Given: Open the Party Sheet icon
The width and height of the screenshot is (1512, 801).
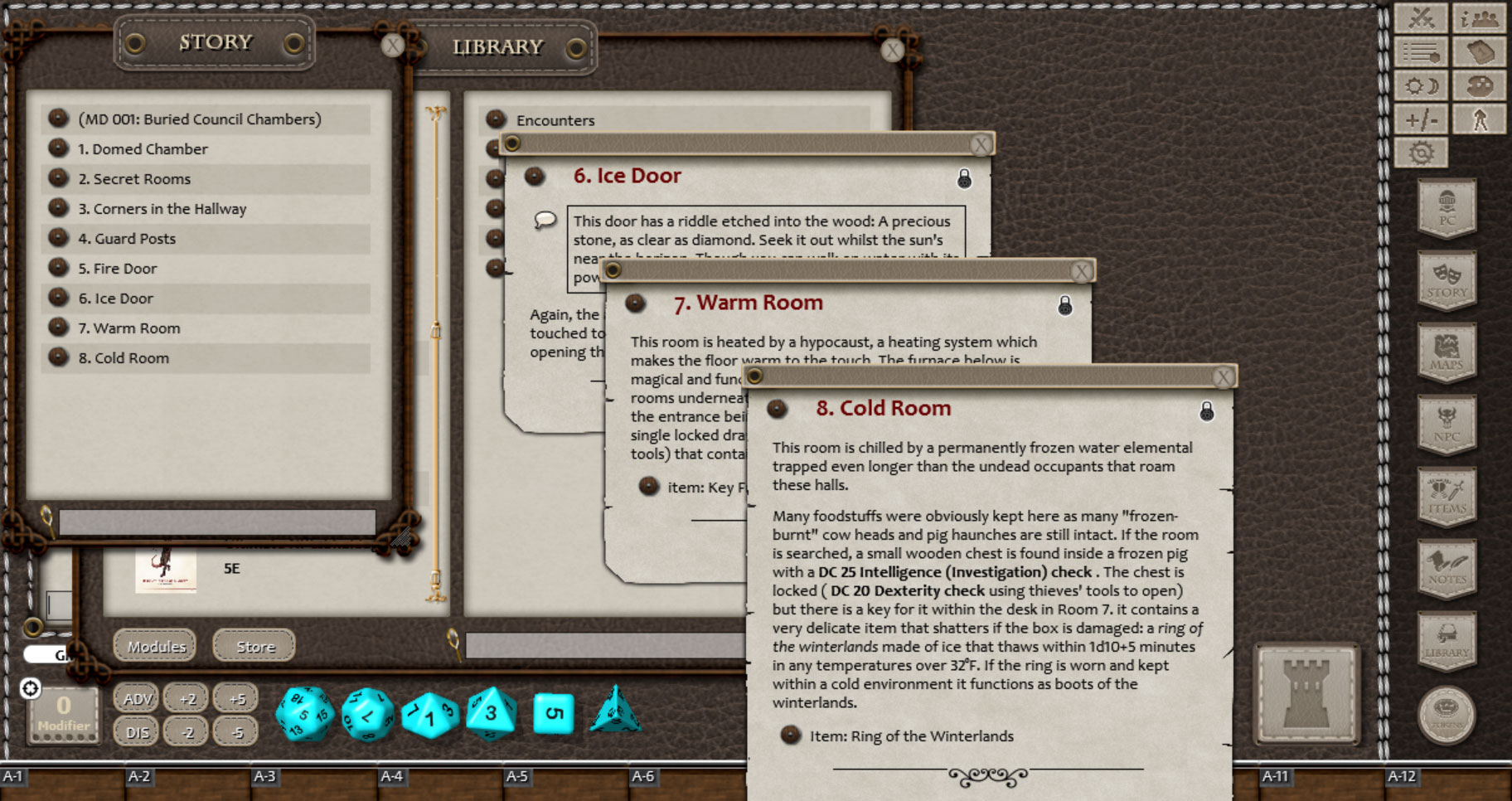Looking at the screenshot, I should pos(1480,18).
